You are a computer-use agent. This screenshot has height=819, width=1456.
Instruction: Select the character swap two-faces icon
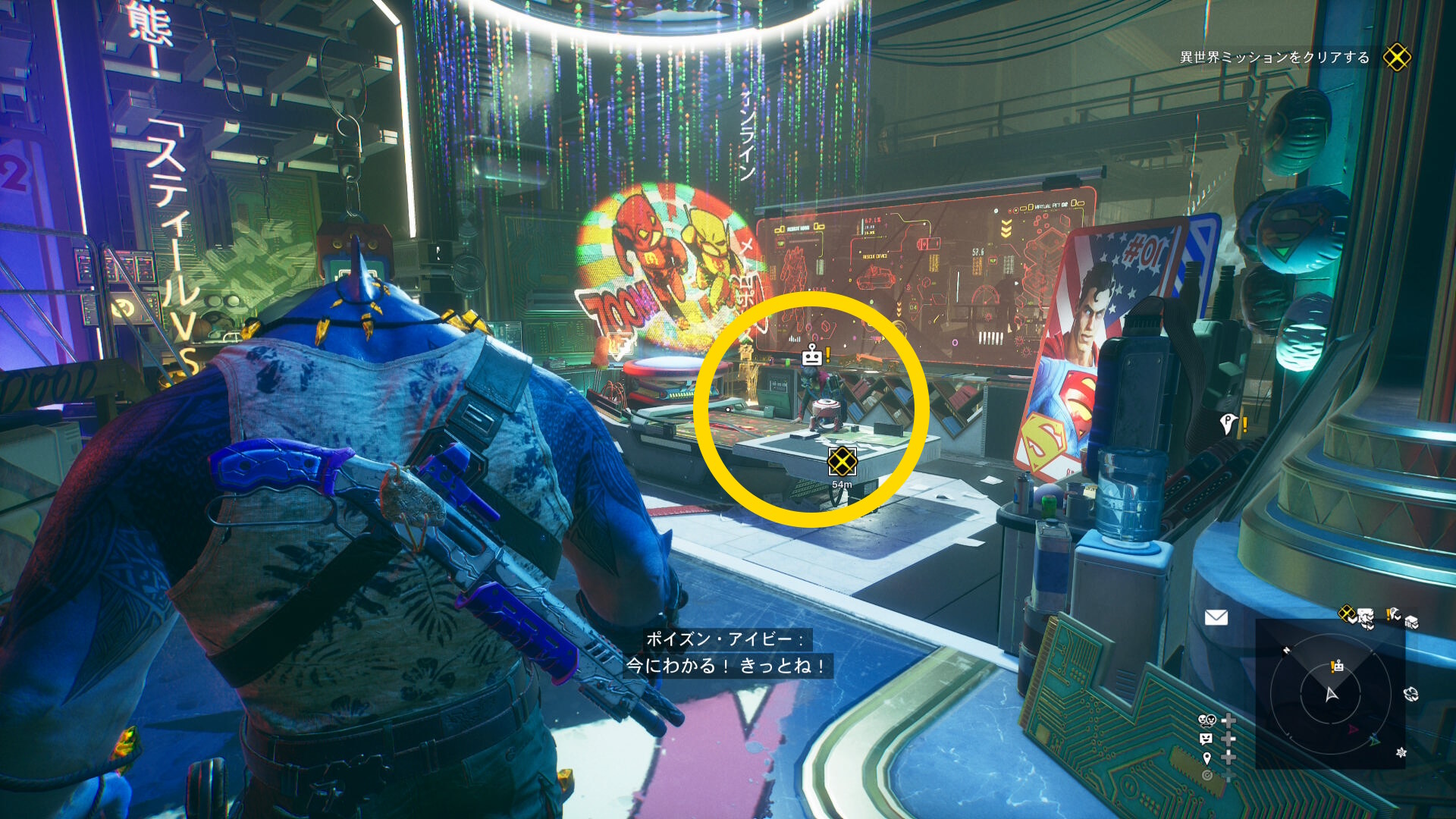pyautogui.click(x=1207, y=720)
